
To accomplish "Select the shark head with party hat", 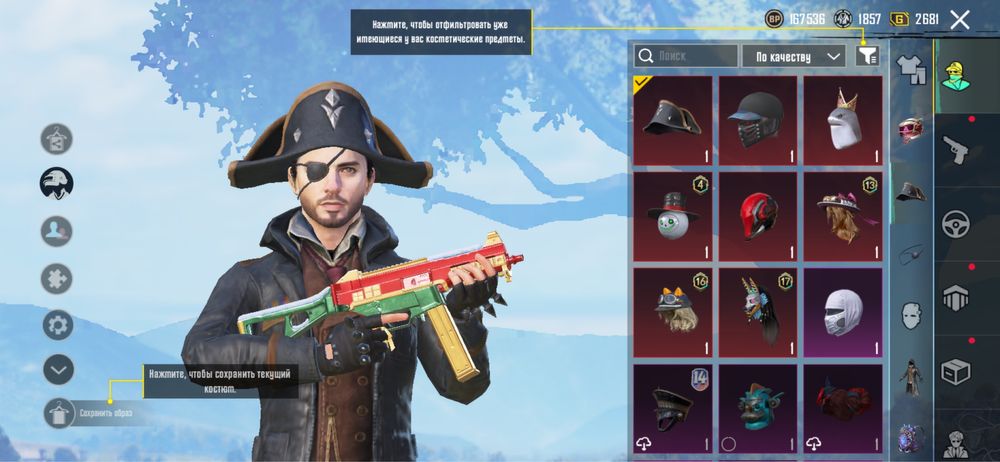I will (843, 119).
